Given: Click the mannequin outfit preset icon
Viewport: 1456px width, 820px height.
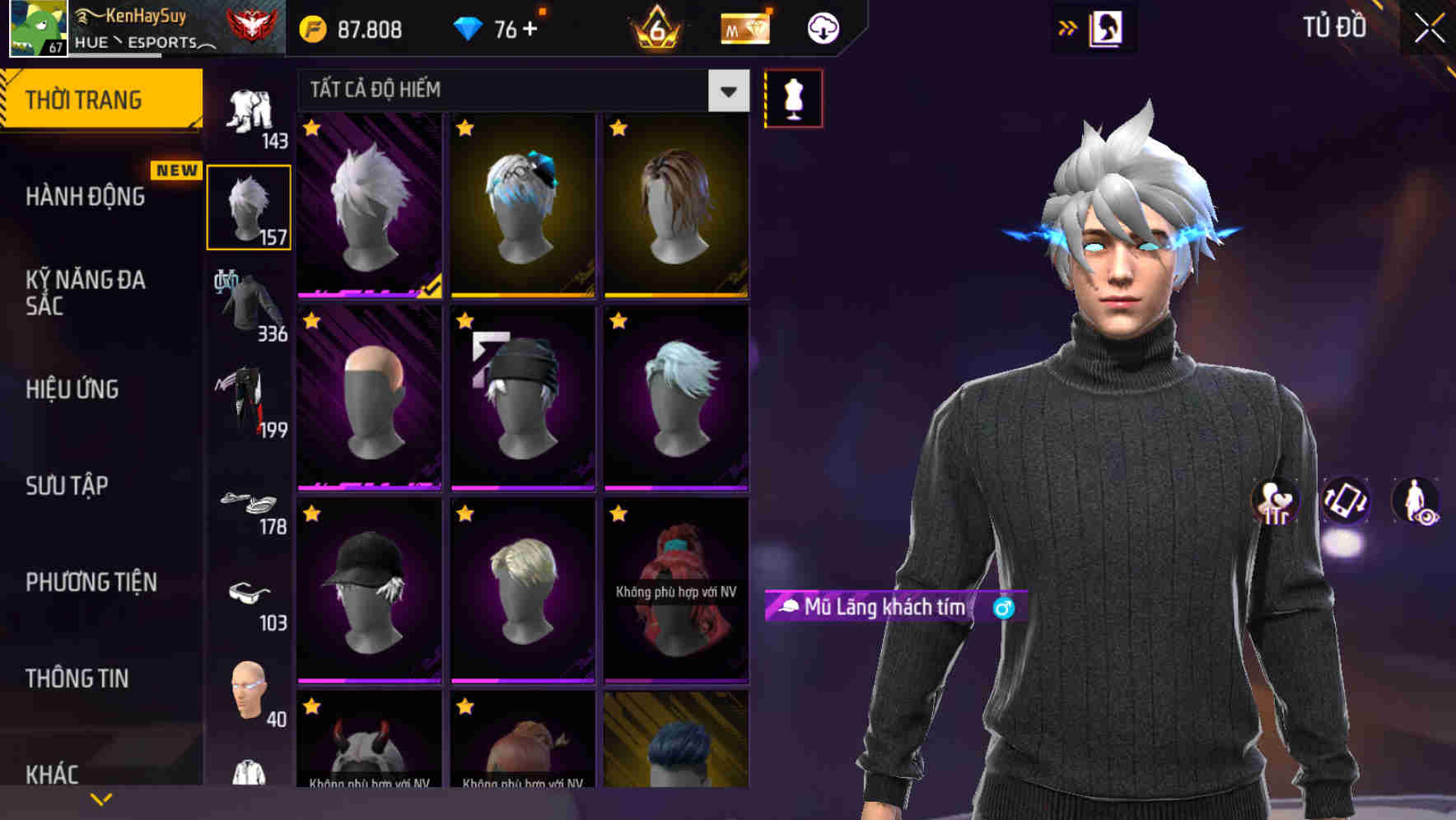Looking at the screenshot, I should 793,97.
